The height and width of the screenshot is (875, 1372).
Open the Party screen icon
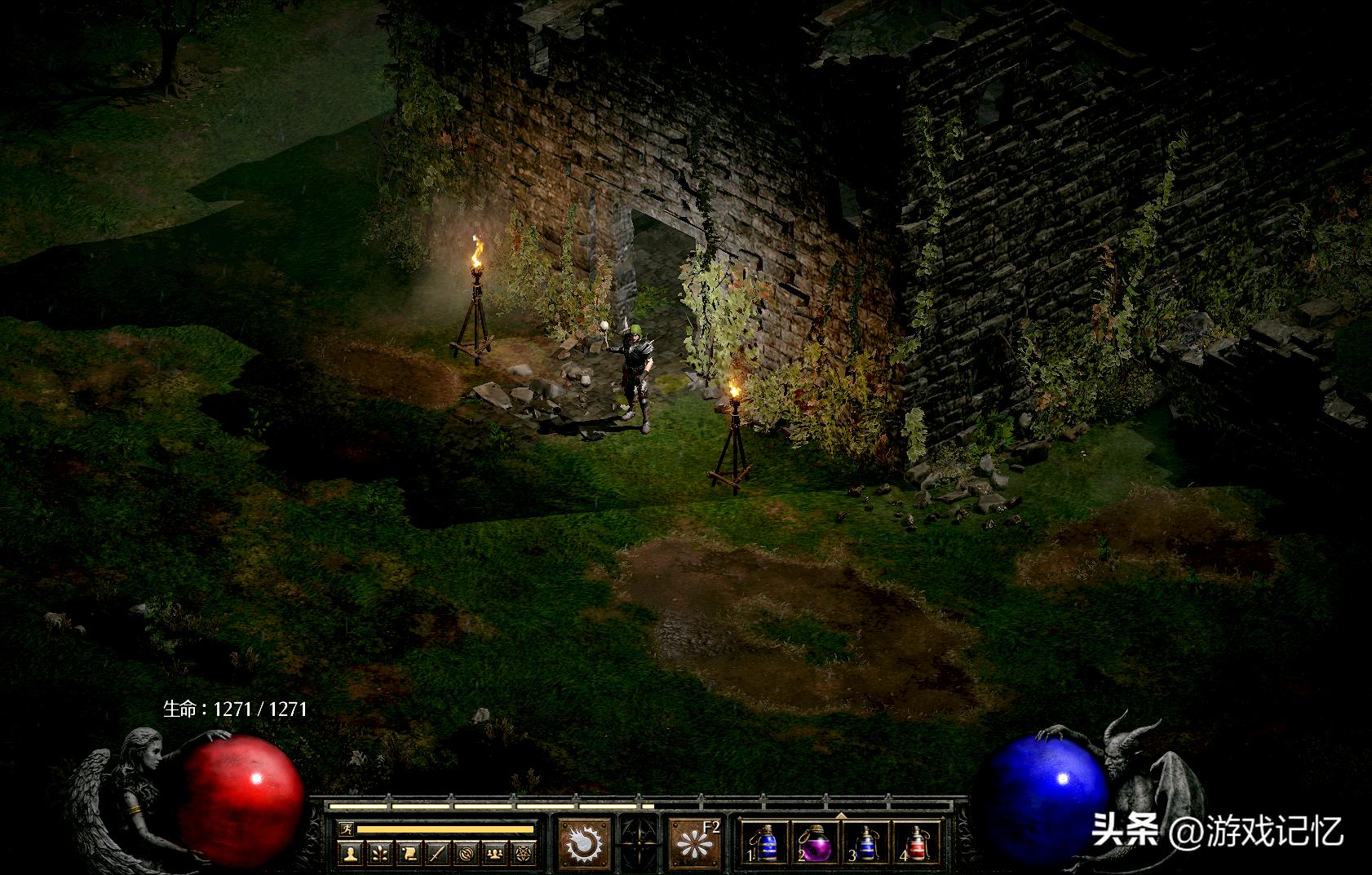(494, 852)
